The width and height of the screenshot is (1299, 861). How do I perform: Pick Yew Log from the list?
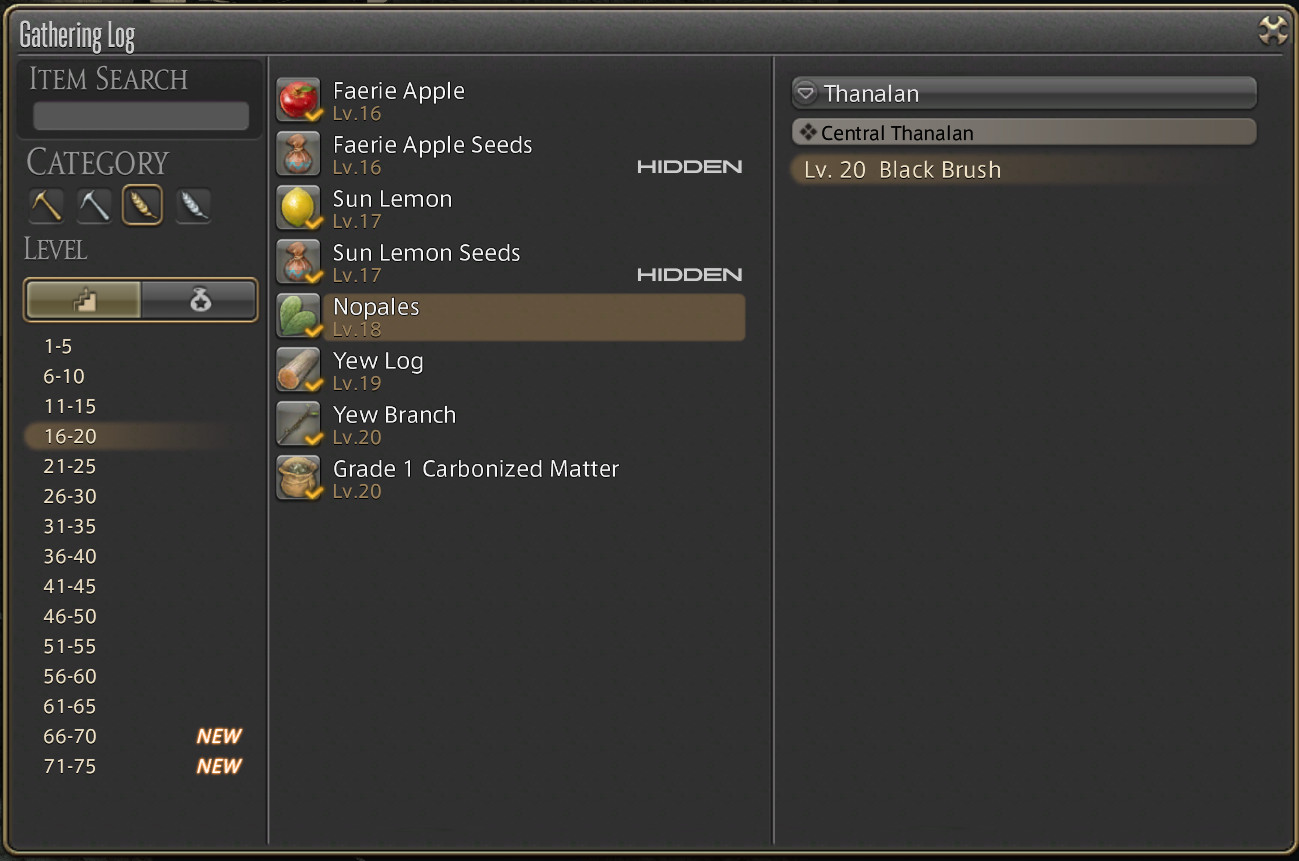[x=378, y=370]
